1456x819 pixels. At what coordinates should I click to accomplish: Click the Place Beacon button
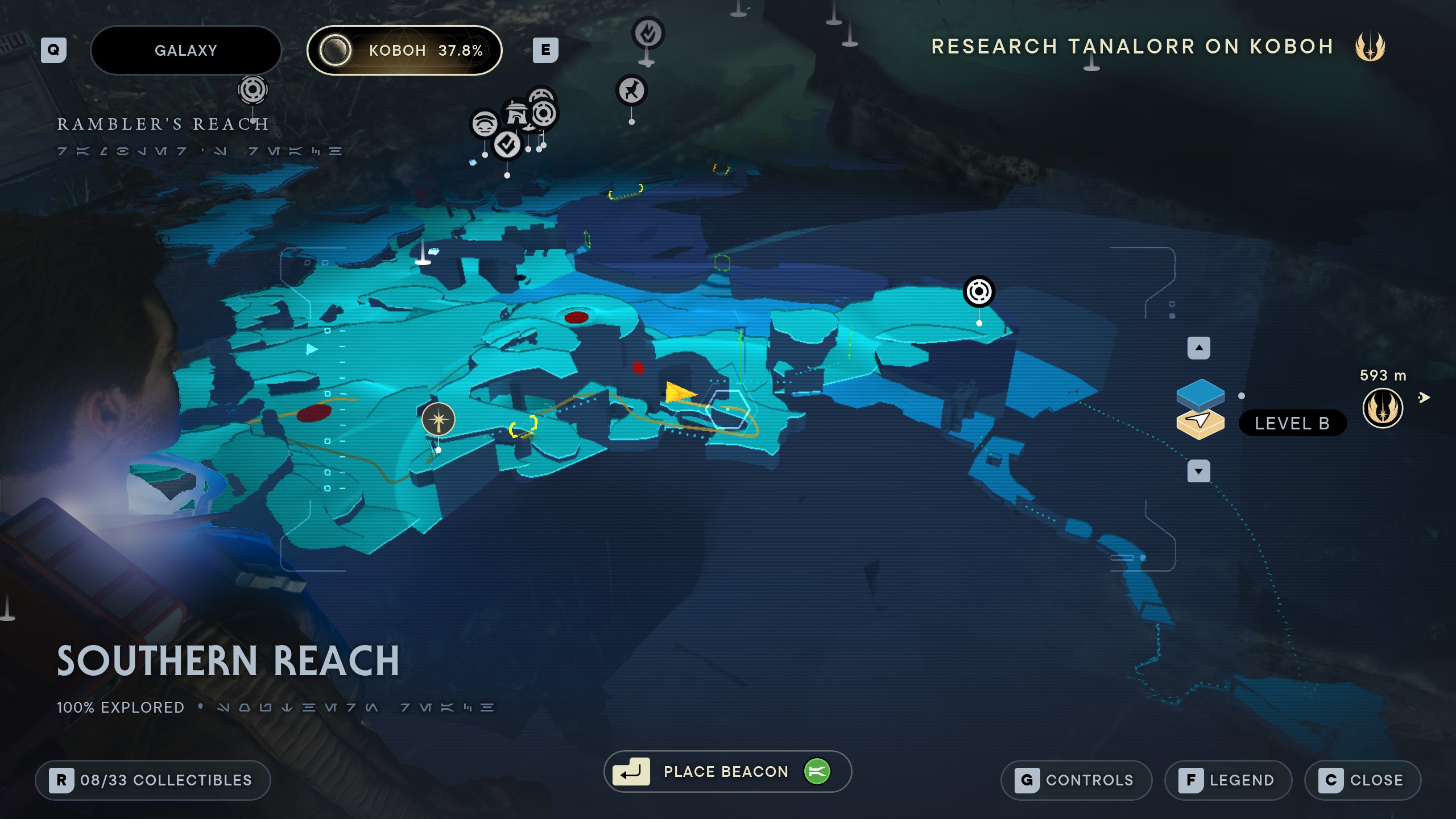[x=727, y=772]
